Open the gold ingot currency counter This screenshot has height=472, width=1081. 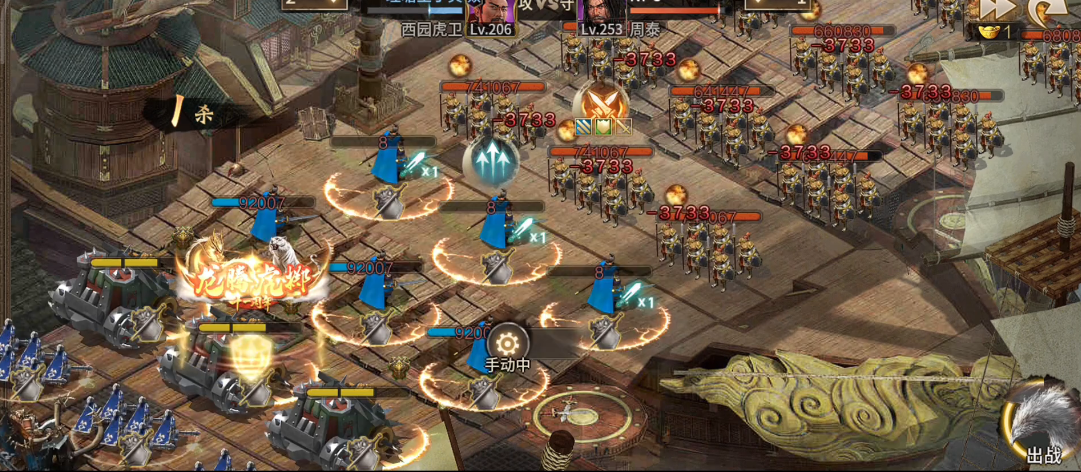989,33
